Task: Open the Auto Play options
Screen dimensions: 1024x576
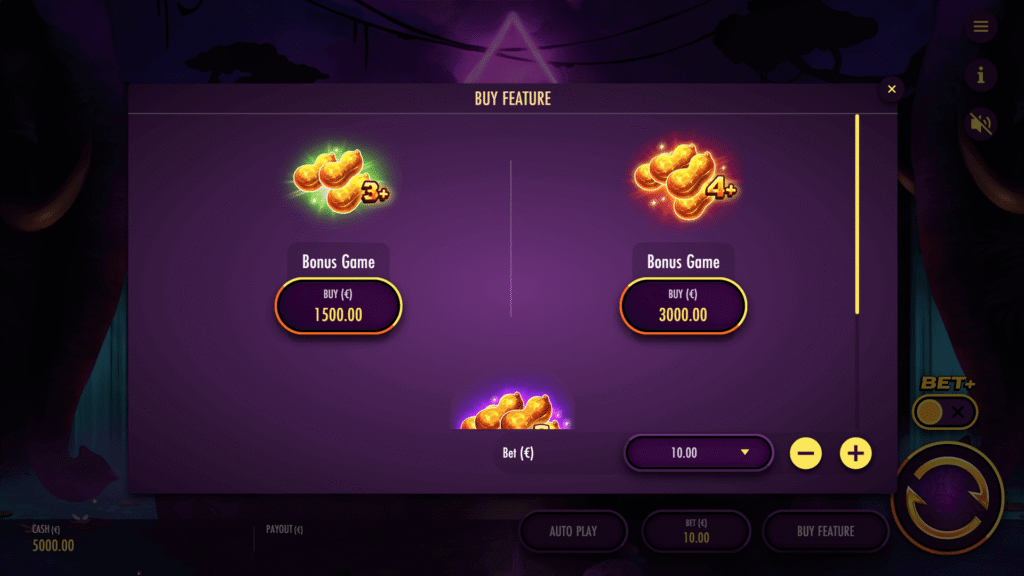Action: click(x=573, y=531)
